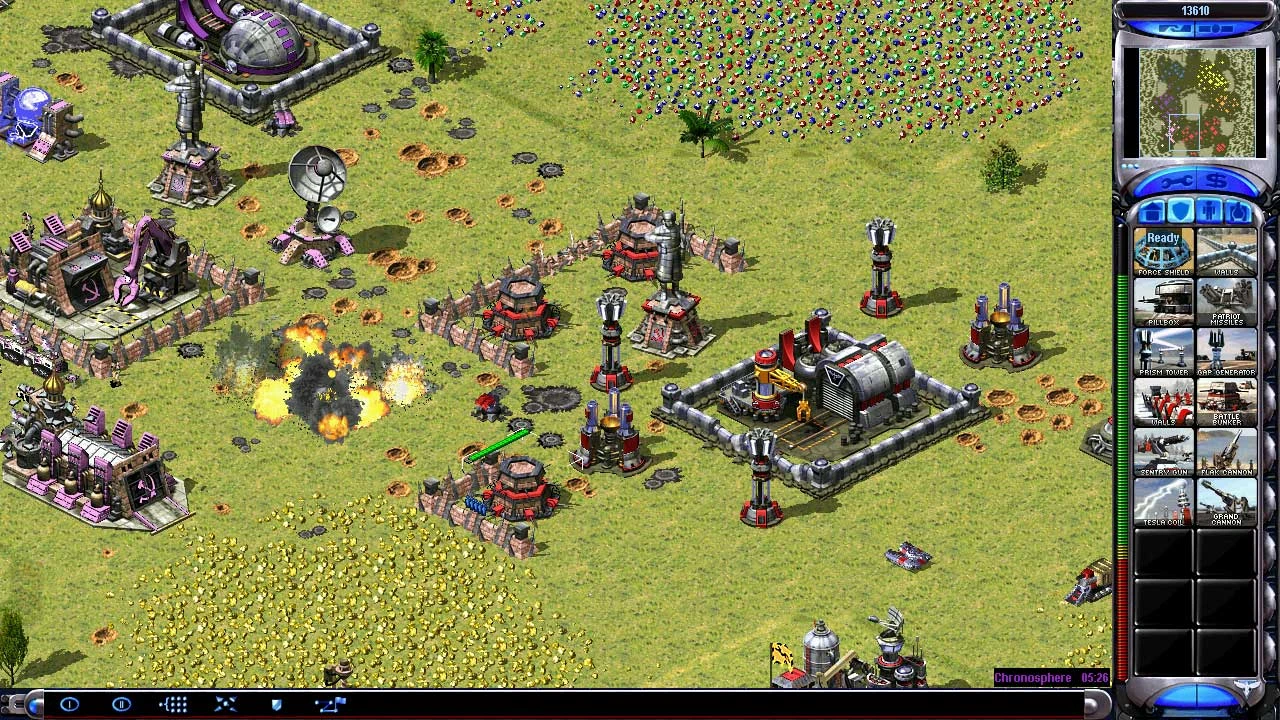Image resolution: width=1280 pixels, height=720 pixels.
Task: Select the ready Force Shield icon
Action: (x=1163, y=252)
